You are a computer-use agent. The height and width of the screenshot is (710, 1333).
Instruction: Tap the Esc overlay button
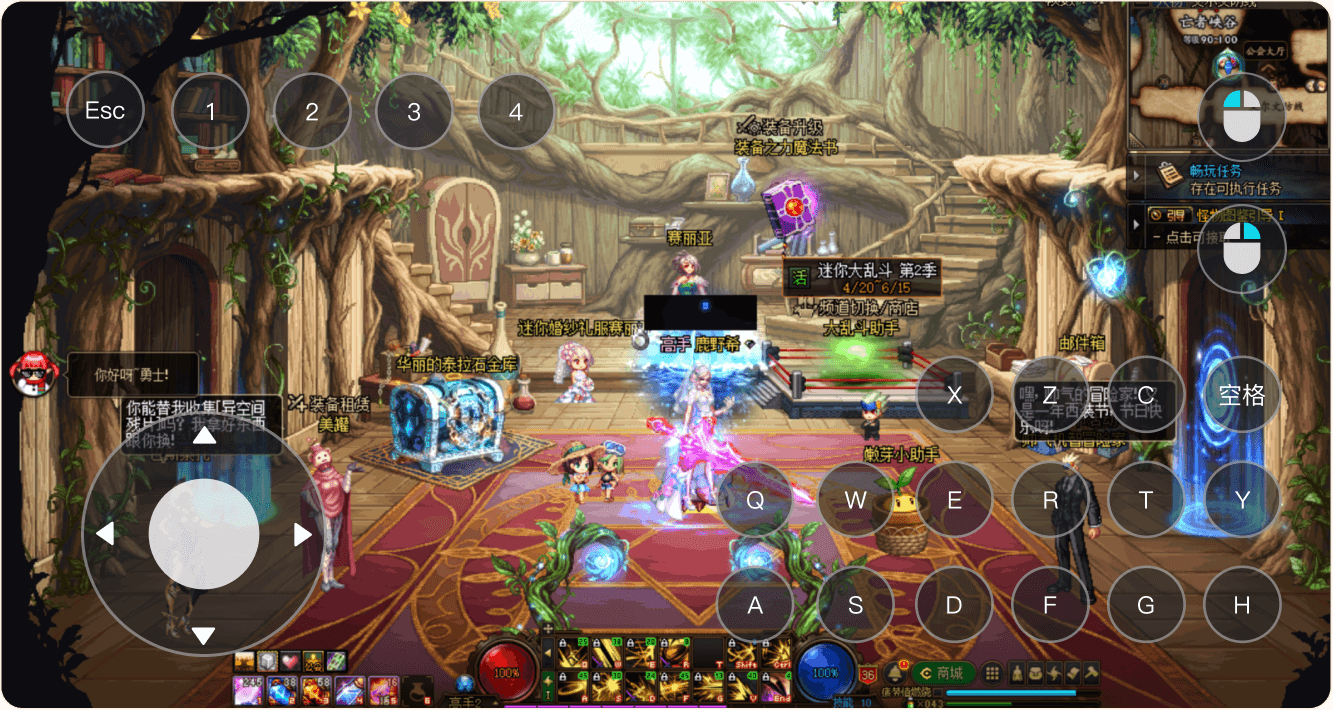(x=105, y=110)
